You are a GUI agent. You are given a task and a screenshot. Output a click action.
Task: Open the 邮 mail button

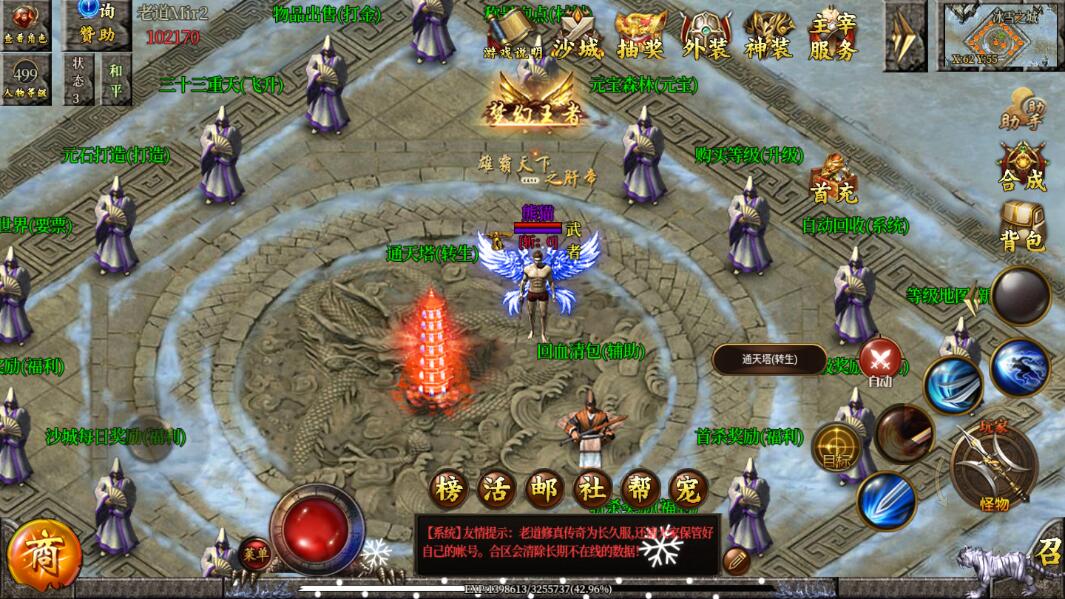point(544,489)
